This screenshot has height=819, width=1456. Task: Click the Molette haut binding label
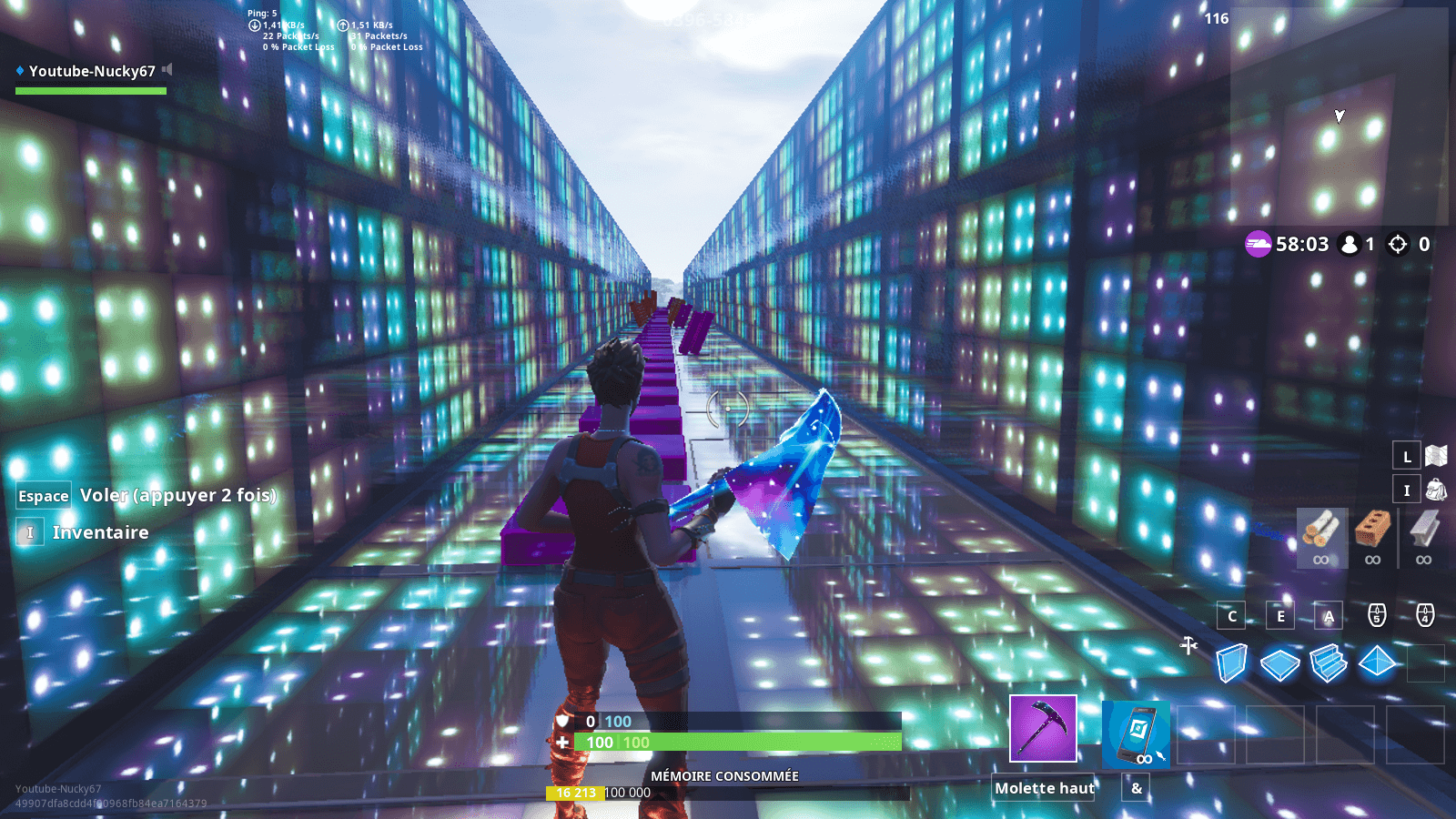click(1043, 788)
